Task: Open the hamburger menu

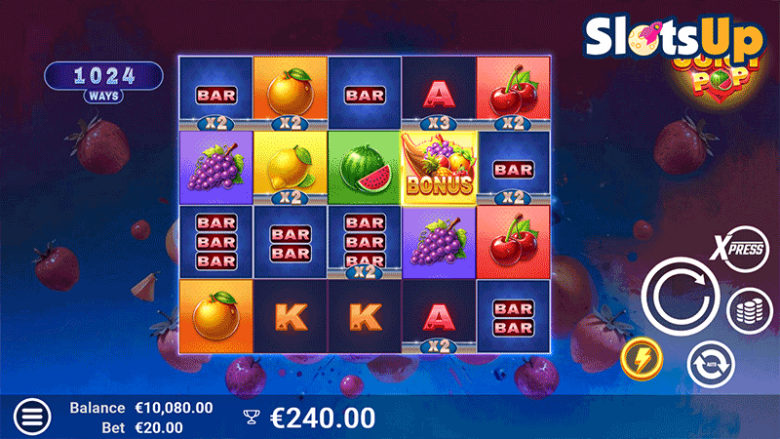Action: (33, 416)
